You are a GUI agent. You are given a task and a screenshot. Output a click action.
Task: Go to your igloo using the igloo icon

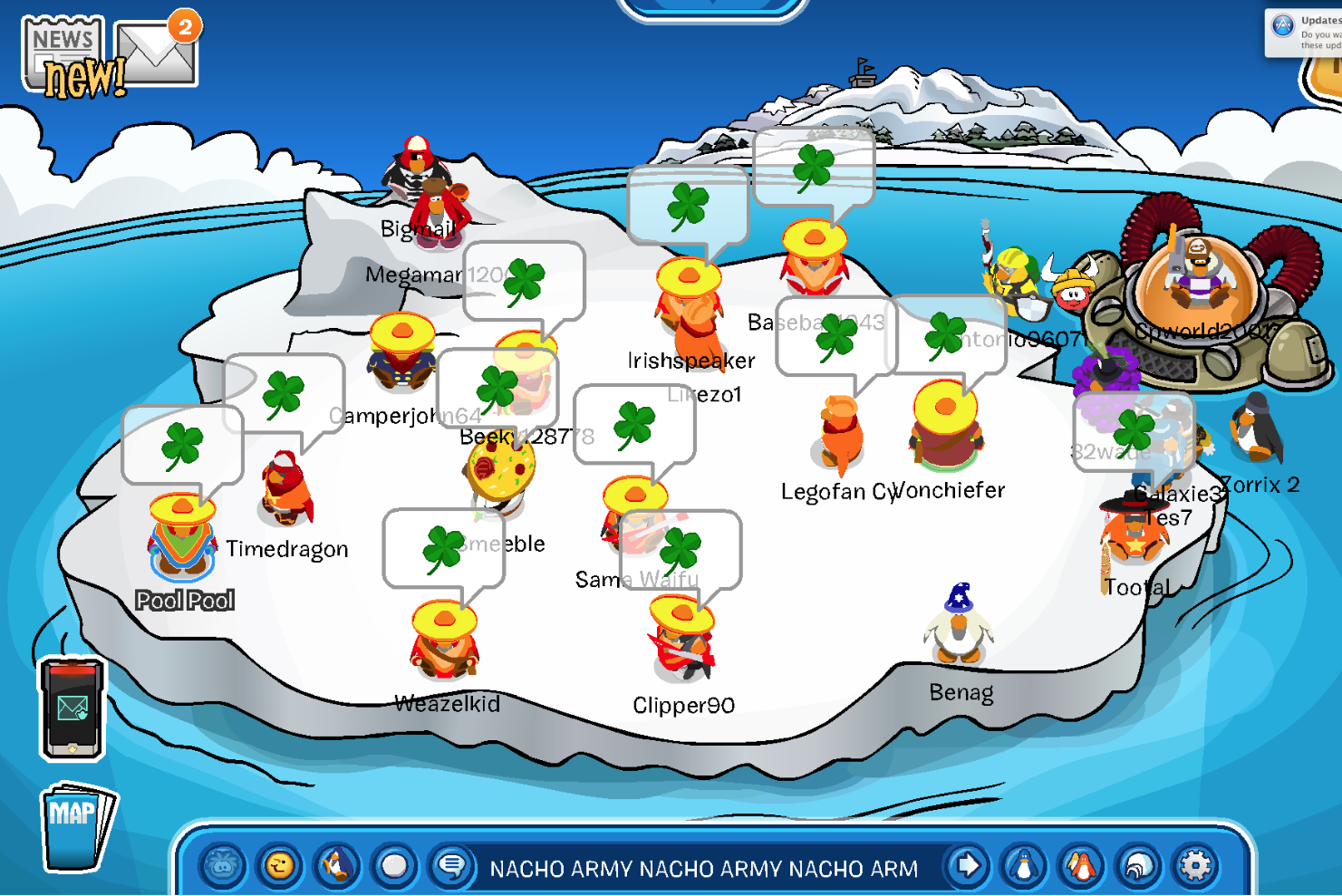[1139, 867]
